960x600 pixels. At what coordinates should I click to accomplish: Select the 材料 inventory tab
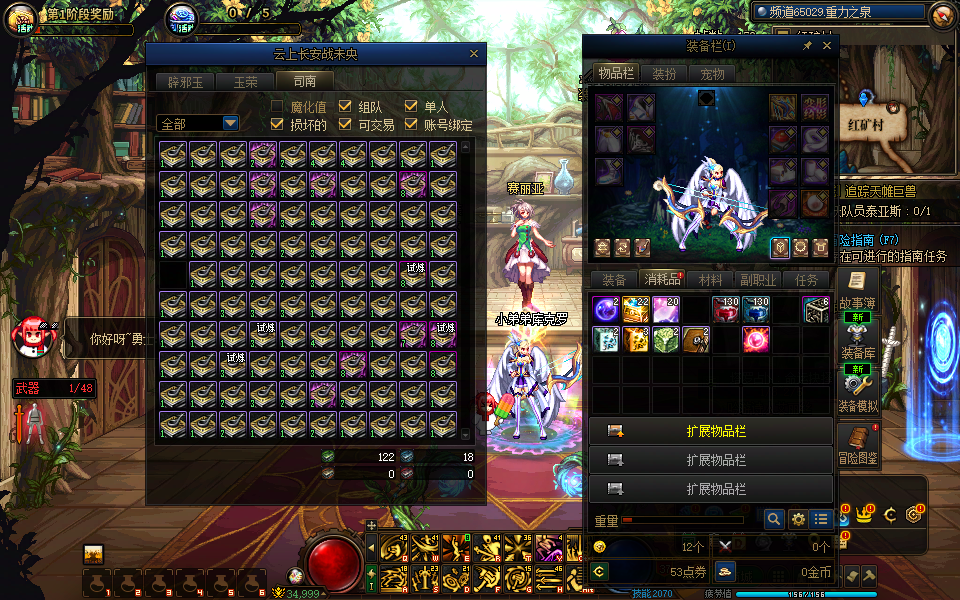point(711,280)
